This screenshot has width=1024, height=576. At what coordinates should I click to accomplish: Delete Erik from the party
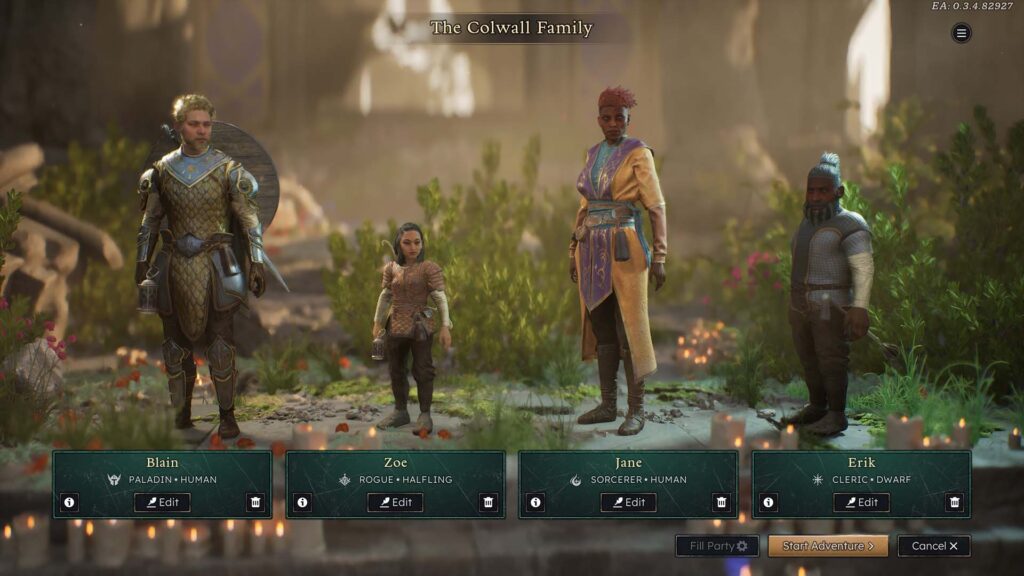[x=954, y=502]
